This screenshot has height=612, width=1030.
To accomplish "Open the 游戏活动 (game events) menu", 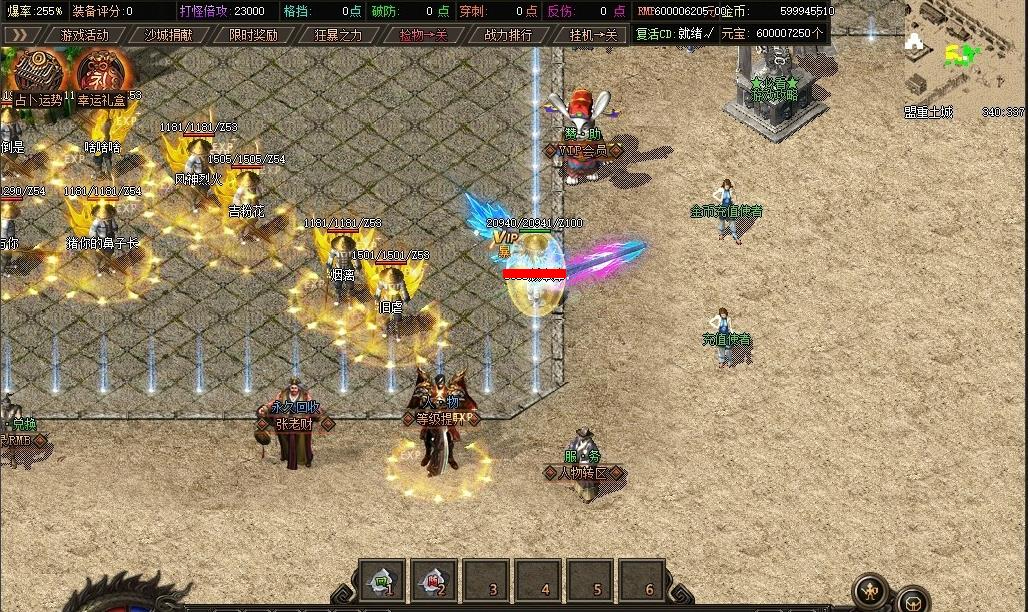I will (84, 35).
